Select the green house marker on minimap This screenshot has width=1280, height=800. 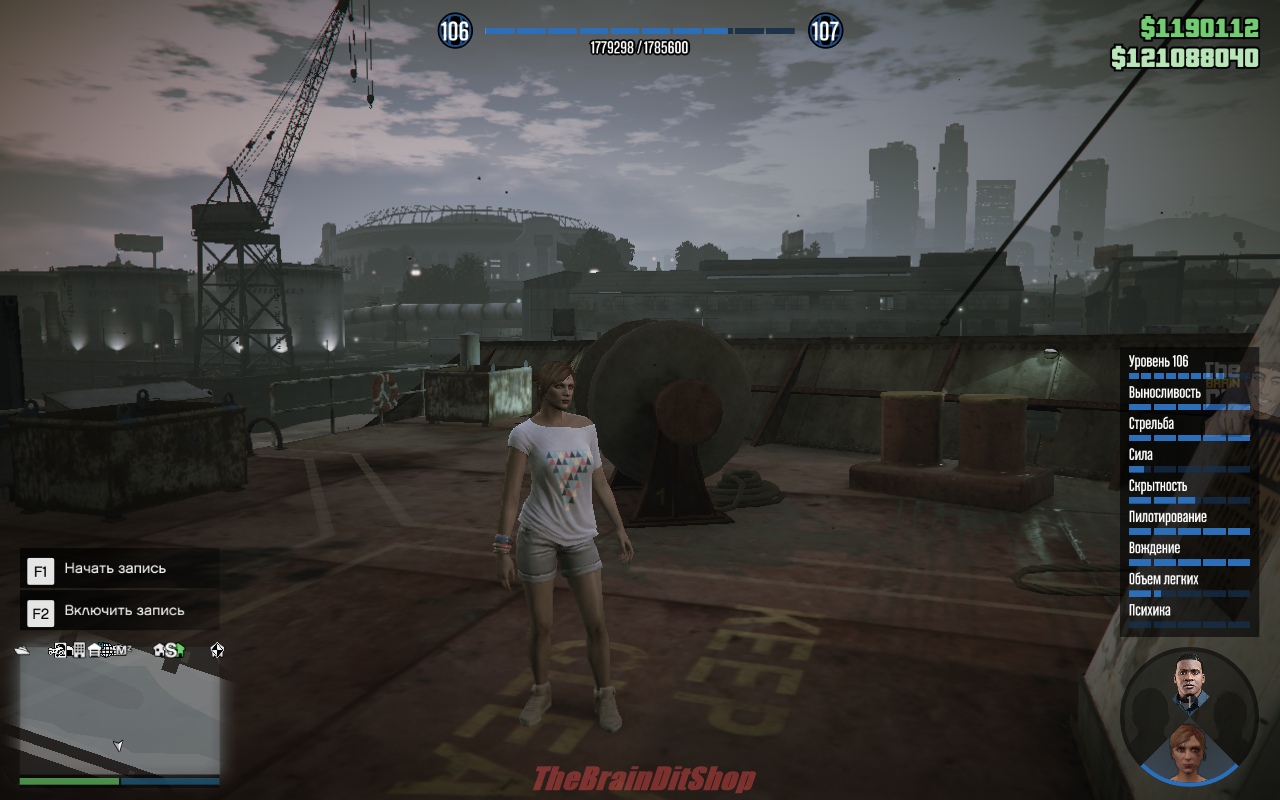pos(180,650)
